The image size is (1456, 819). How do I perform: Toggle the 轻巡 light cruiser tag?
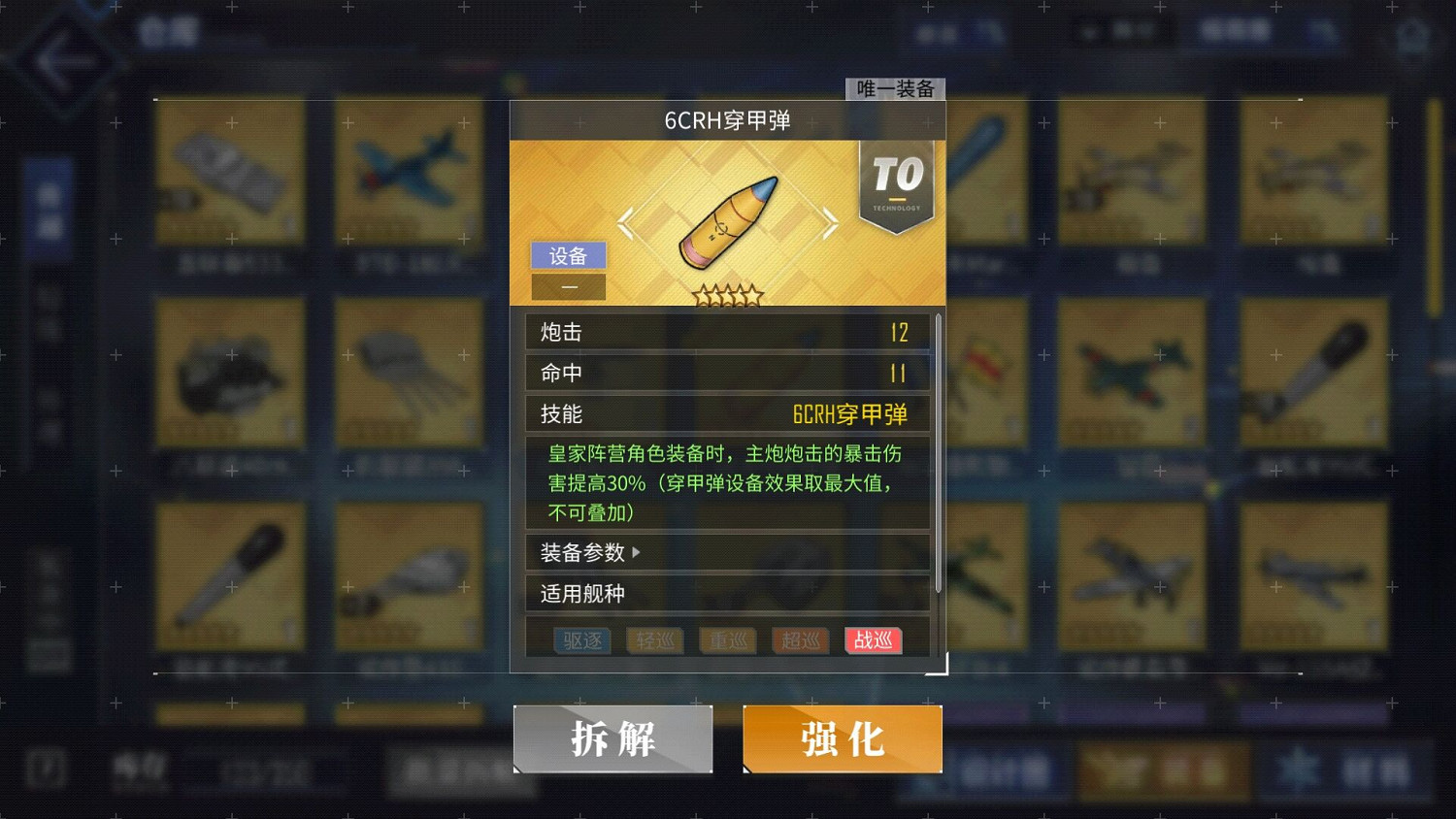pos(654,640)
